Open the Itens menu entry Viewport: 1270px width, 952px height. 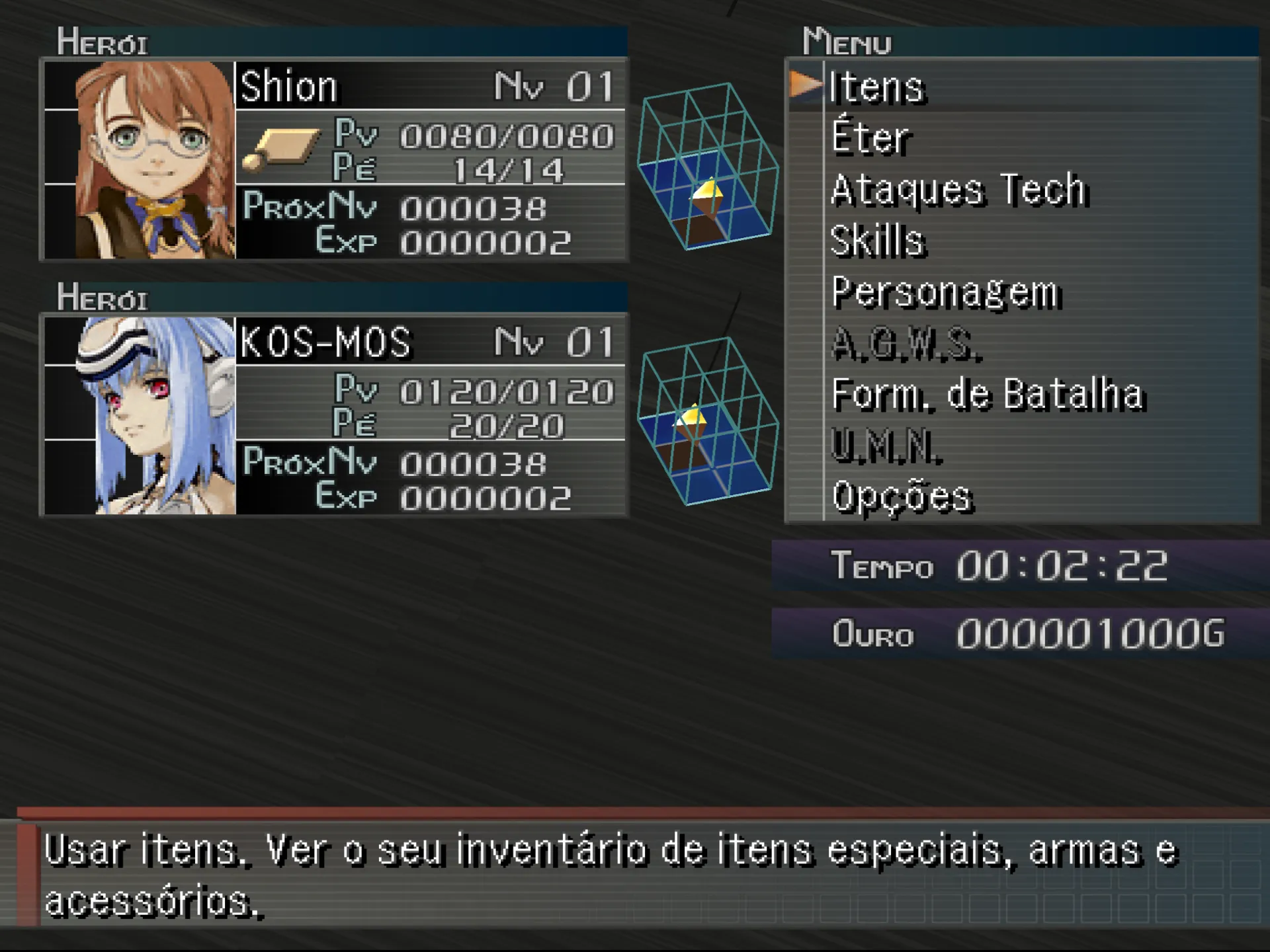(x=876, y=87)
